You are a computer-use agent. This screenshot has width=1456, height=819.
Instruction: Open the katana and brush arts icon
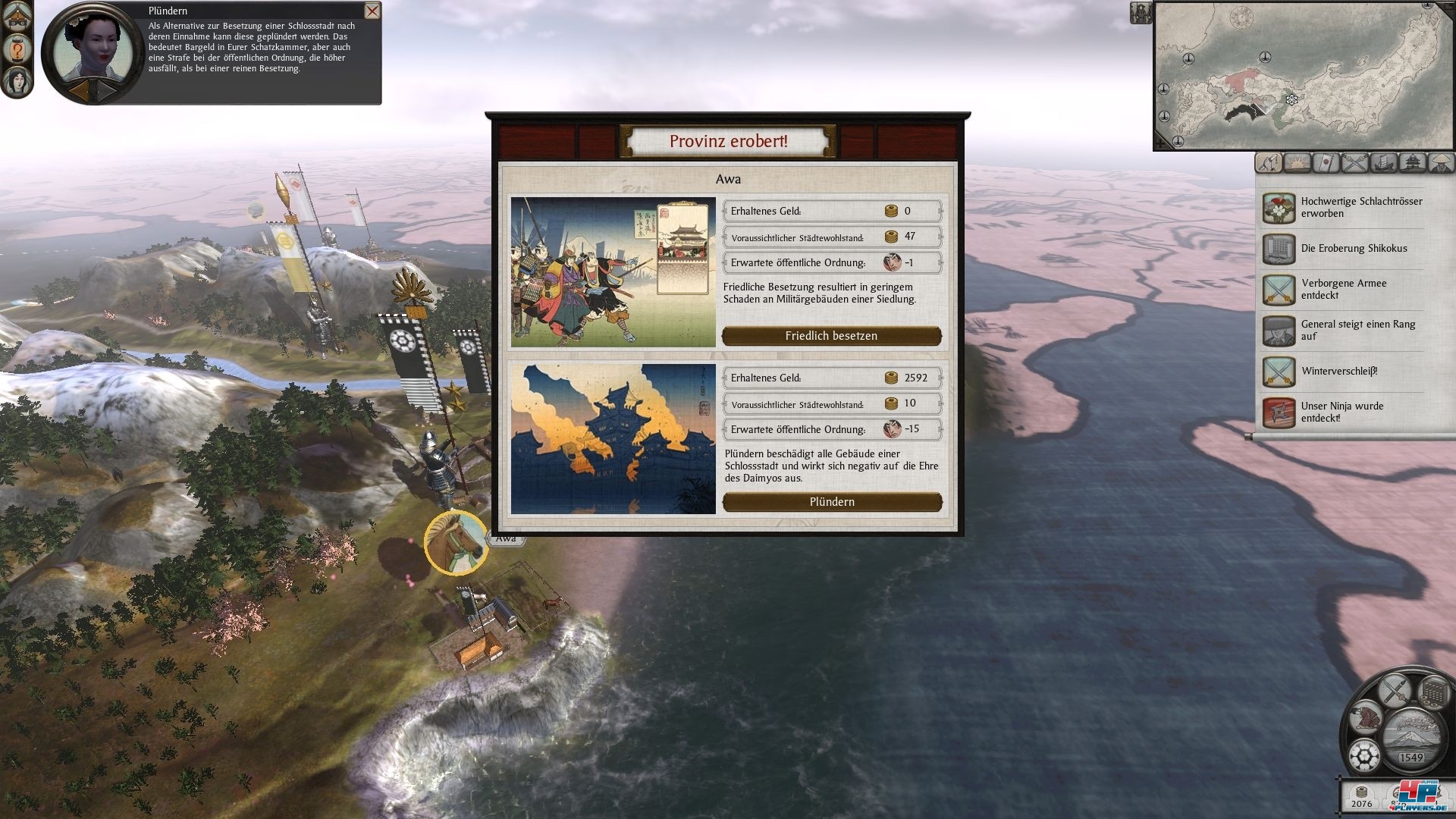pyautogui.click(x=1394, y=690)
